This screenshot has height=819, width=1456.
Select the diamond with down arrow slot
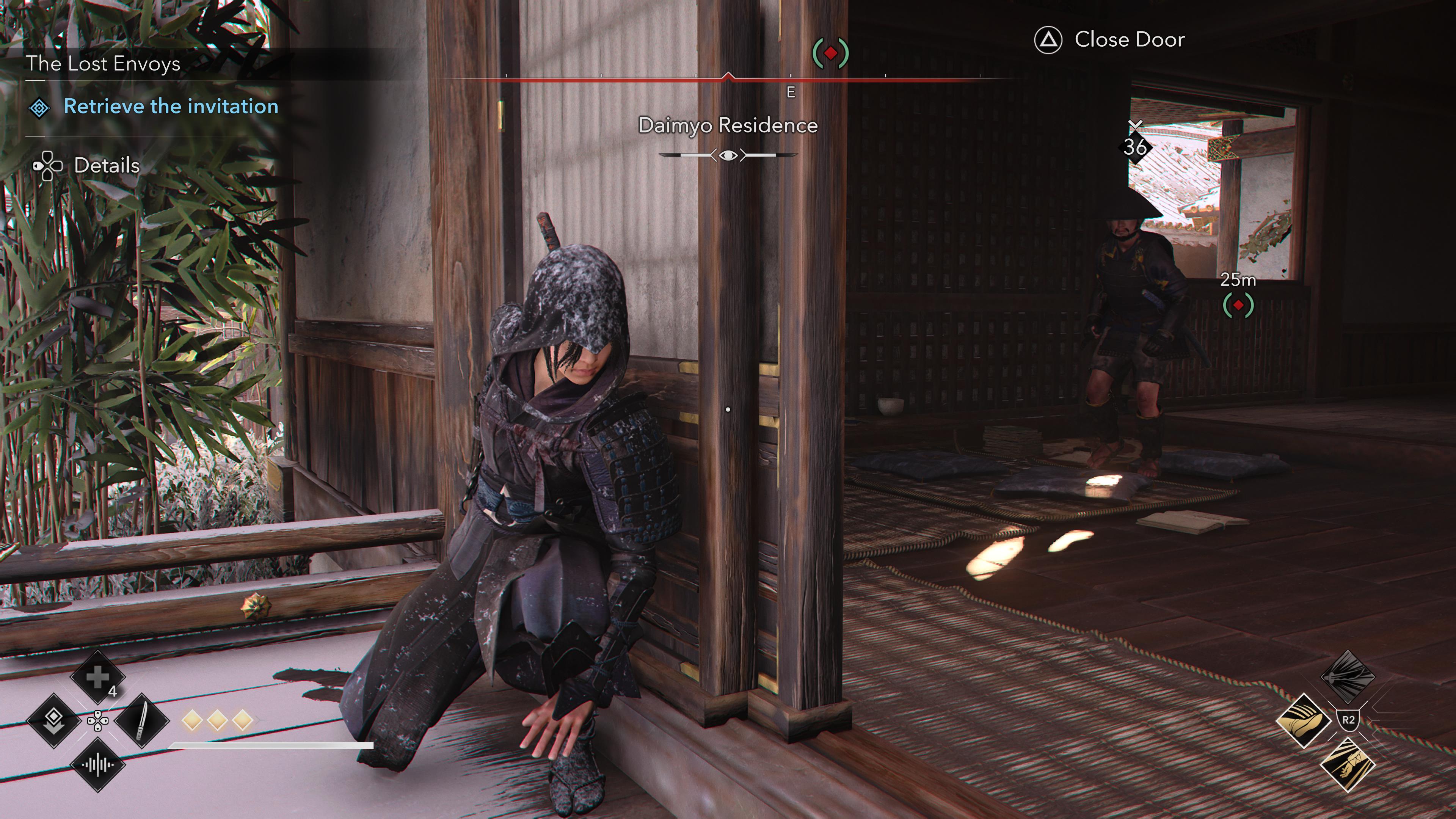[x=54, y=720]
